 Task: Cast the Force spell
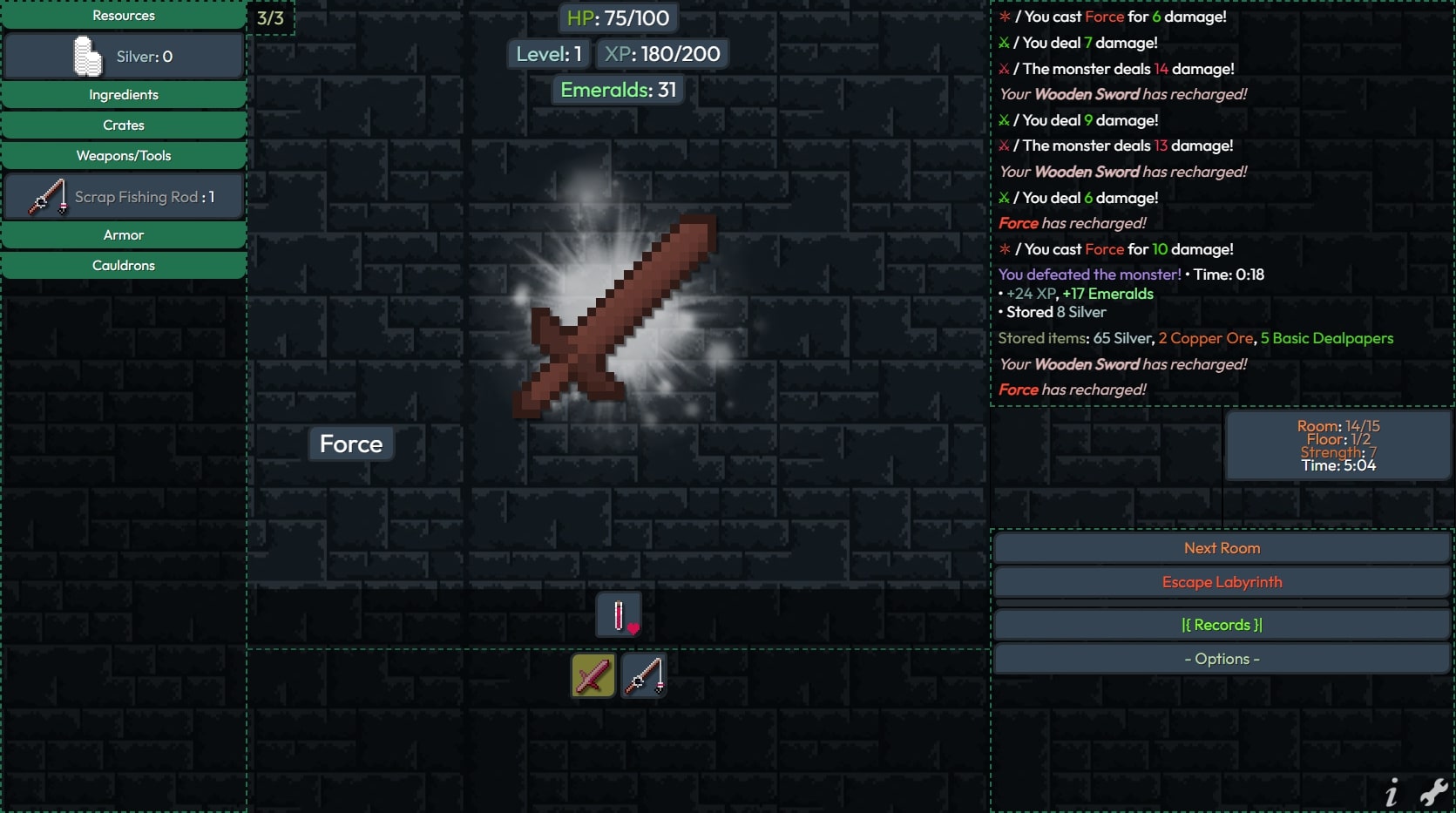pyautogui.click(x=351, y=444)
